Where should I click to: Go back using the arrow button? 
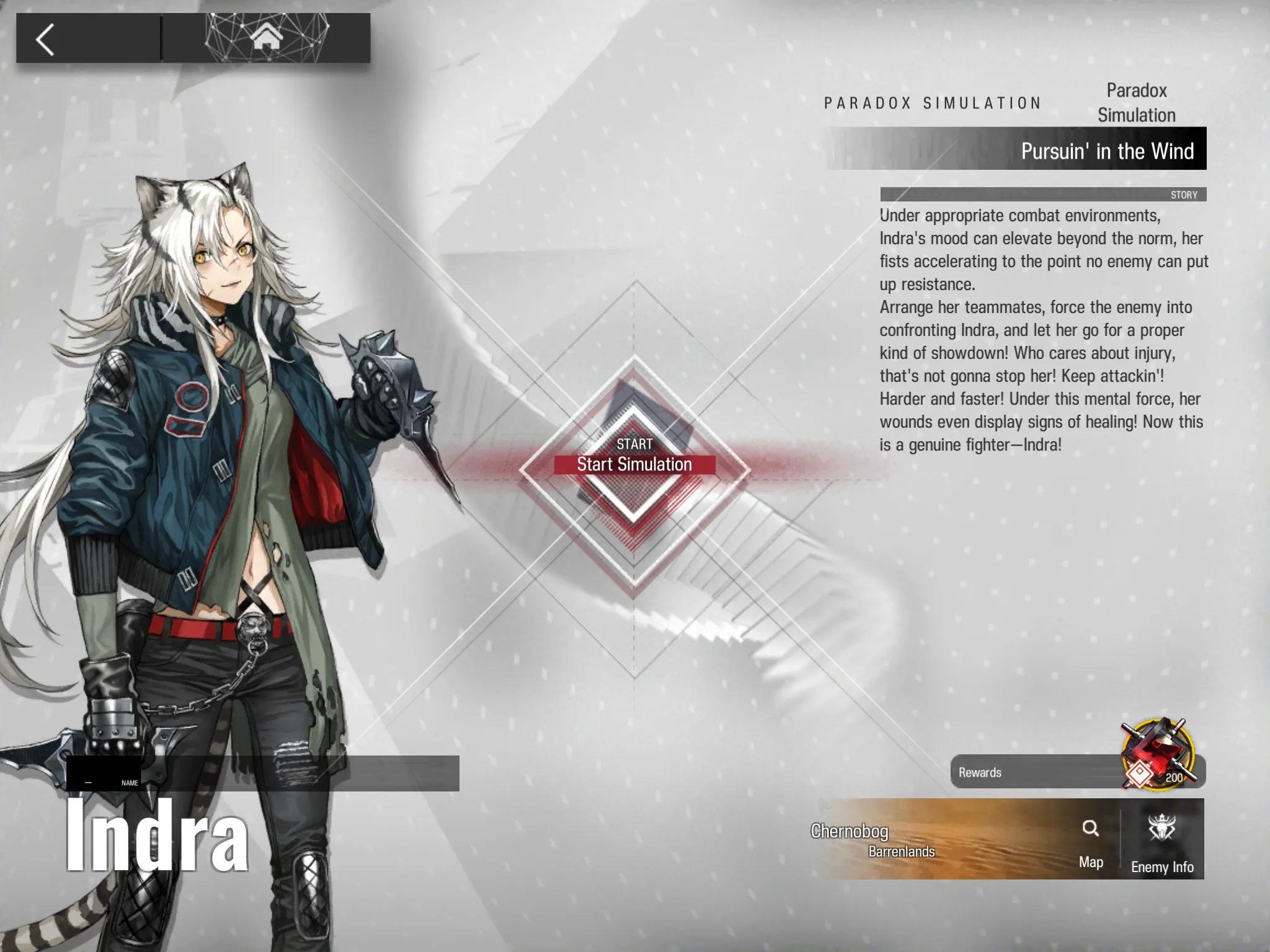(46, 39)
